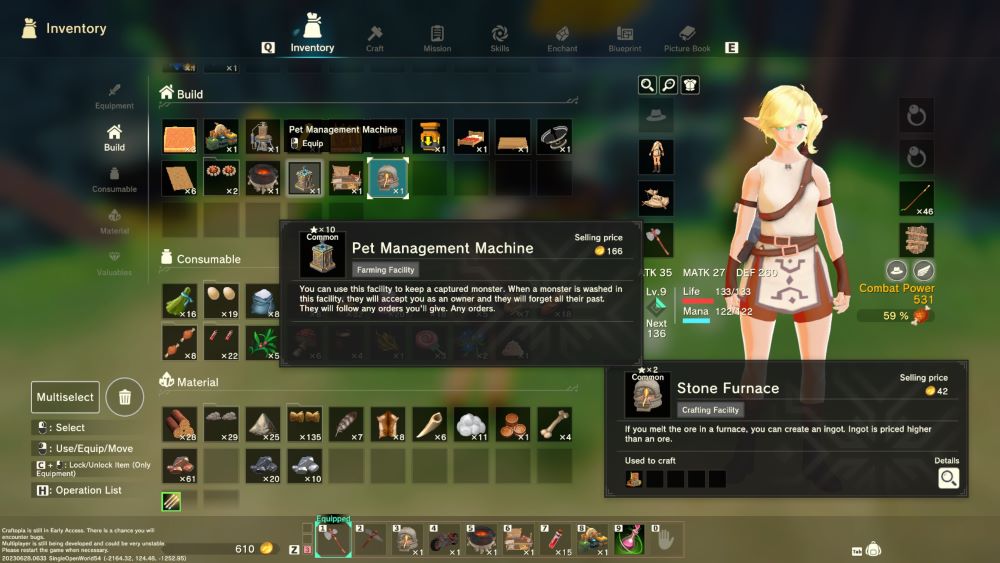
Task: Equip the Pet Management Machine
Action: (x=306, y=144)
